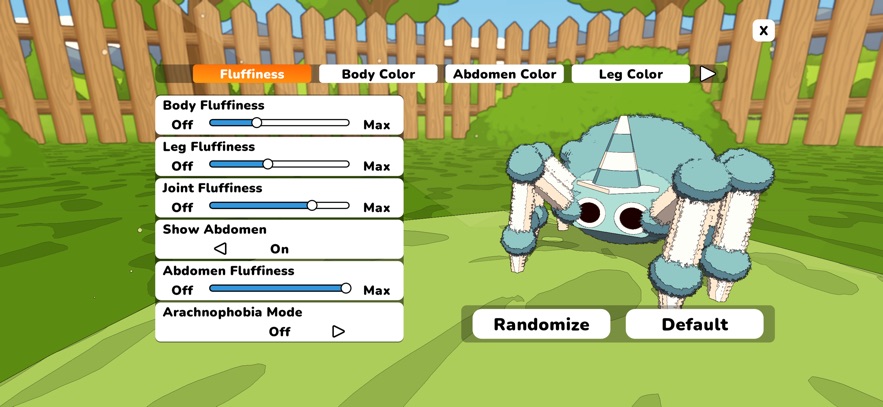
Task: Reset the spider to Default
Action: pos(694,324)
